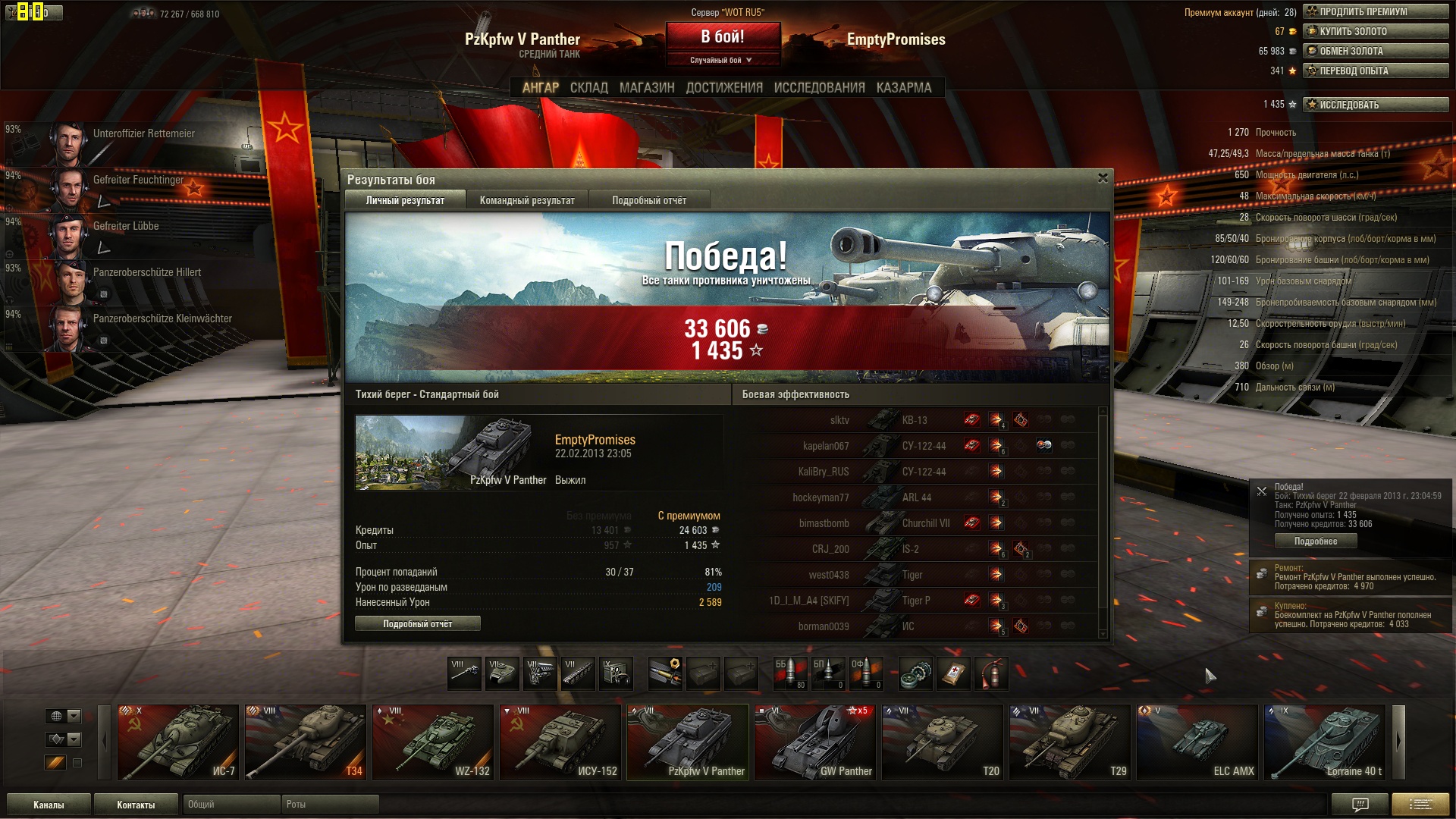Visit the КАЗАРМА barracks

(x=904, y=88)
